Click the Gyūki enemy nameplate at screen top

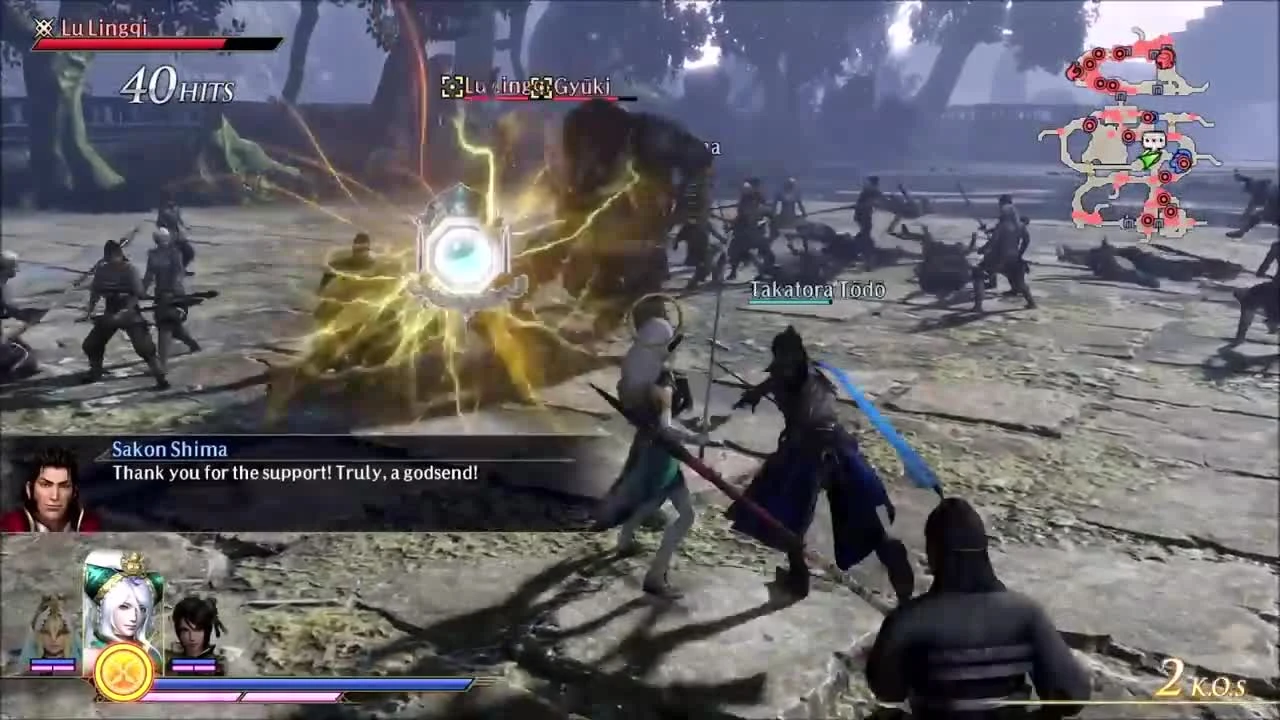coord(585,87)
